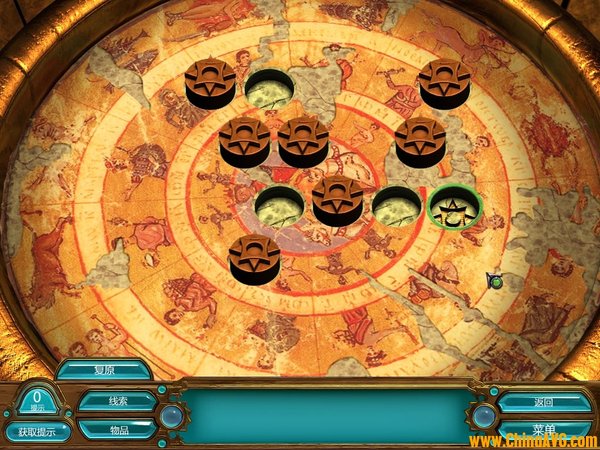
Task: Request a hint with 获取提示
Action: click(x=38, y=432)
